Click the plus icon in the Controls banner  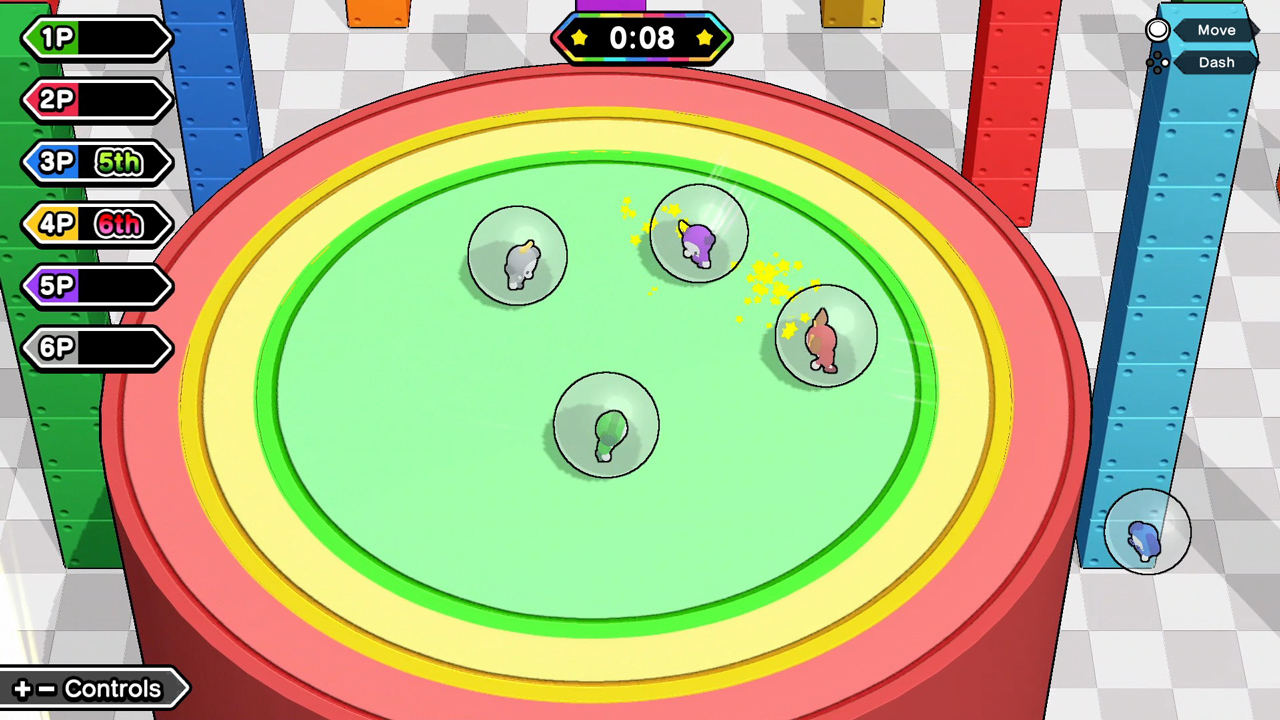pos(23,688)
